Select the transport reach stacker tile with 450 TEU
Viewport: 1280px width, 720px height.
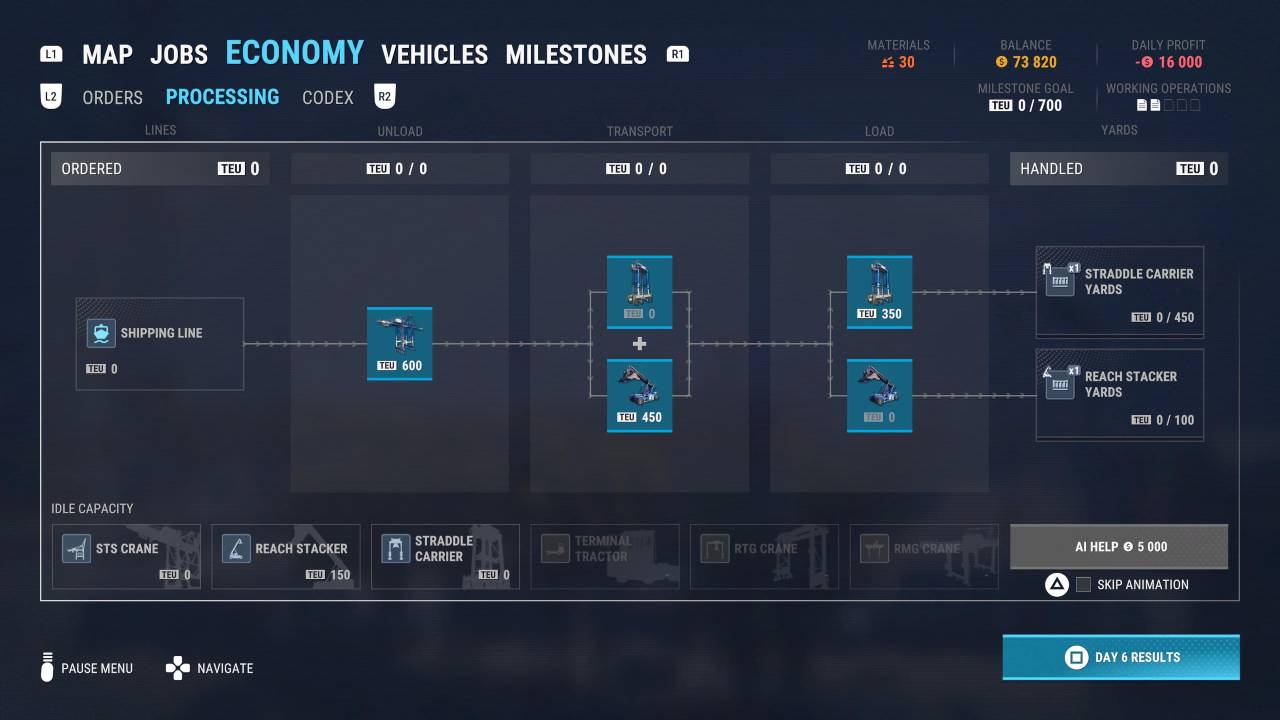coord(639,395)
